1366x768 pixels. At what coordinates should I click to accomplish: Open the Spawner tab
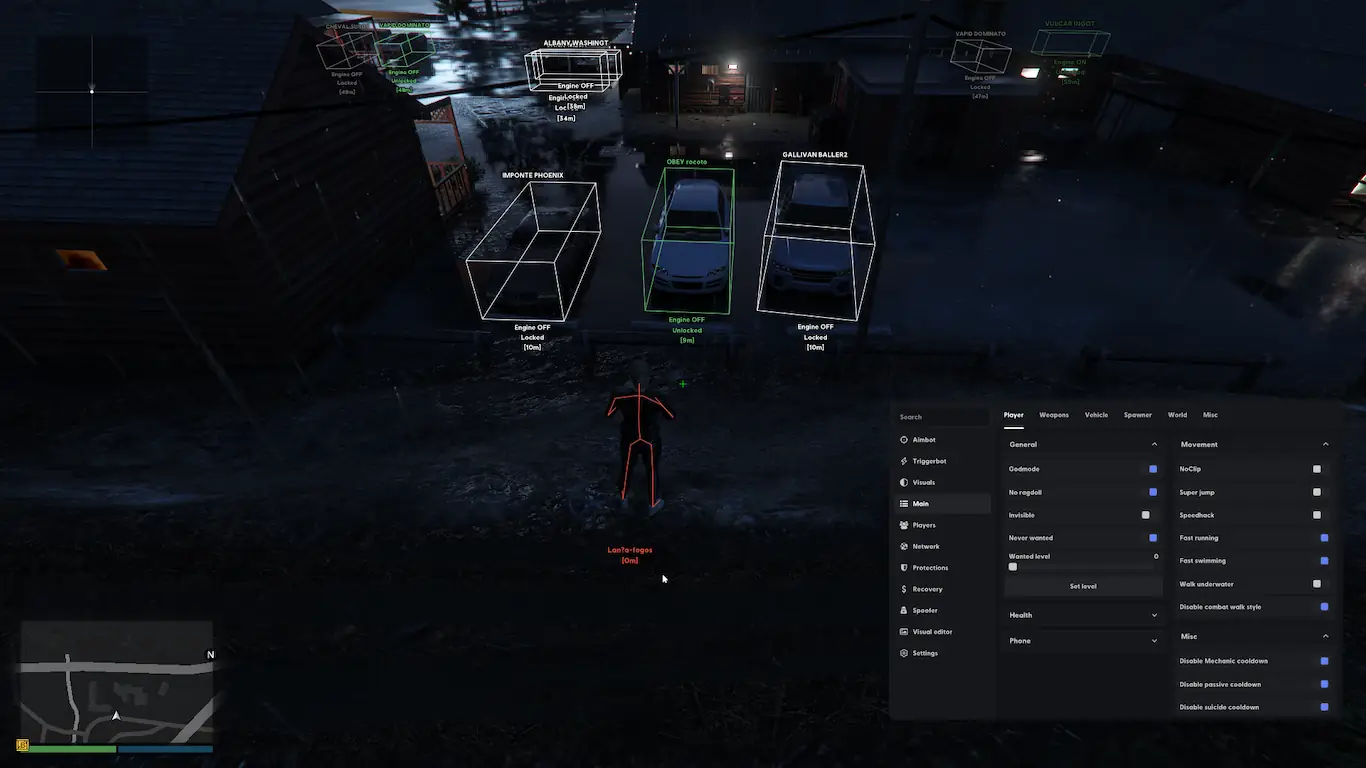pyautogui.click(x=1137, y=415)
